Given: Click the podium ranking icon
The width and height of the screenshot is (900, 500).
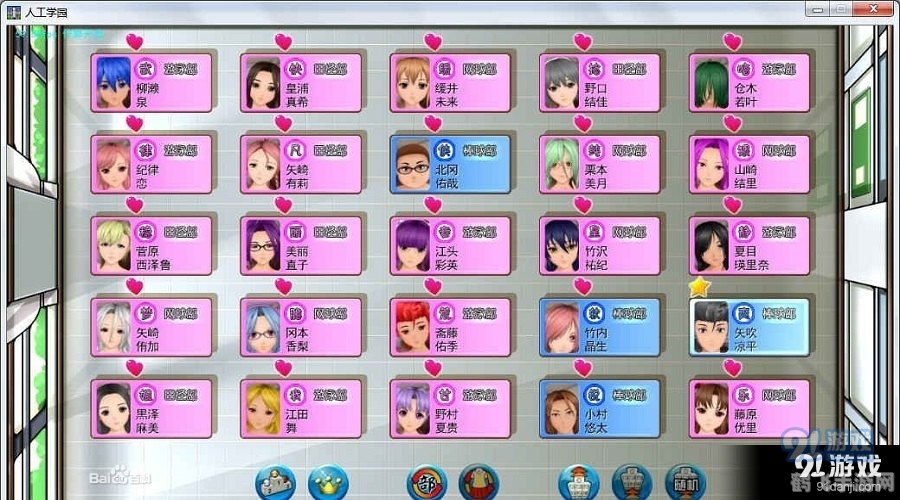Looking at the screenshot, I should 275,482.
